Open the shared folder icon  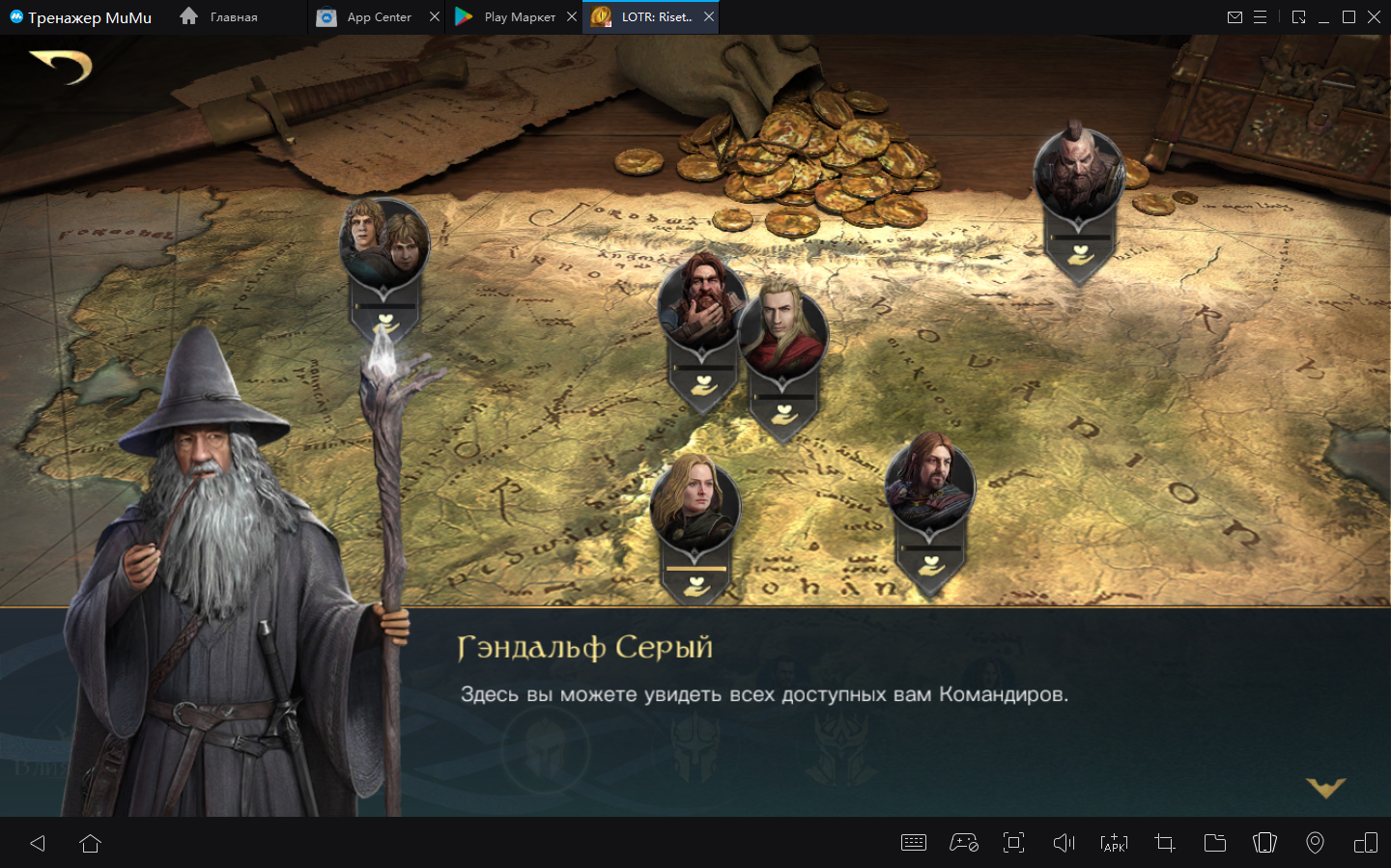1214,843
